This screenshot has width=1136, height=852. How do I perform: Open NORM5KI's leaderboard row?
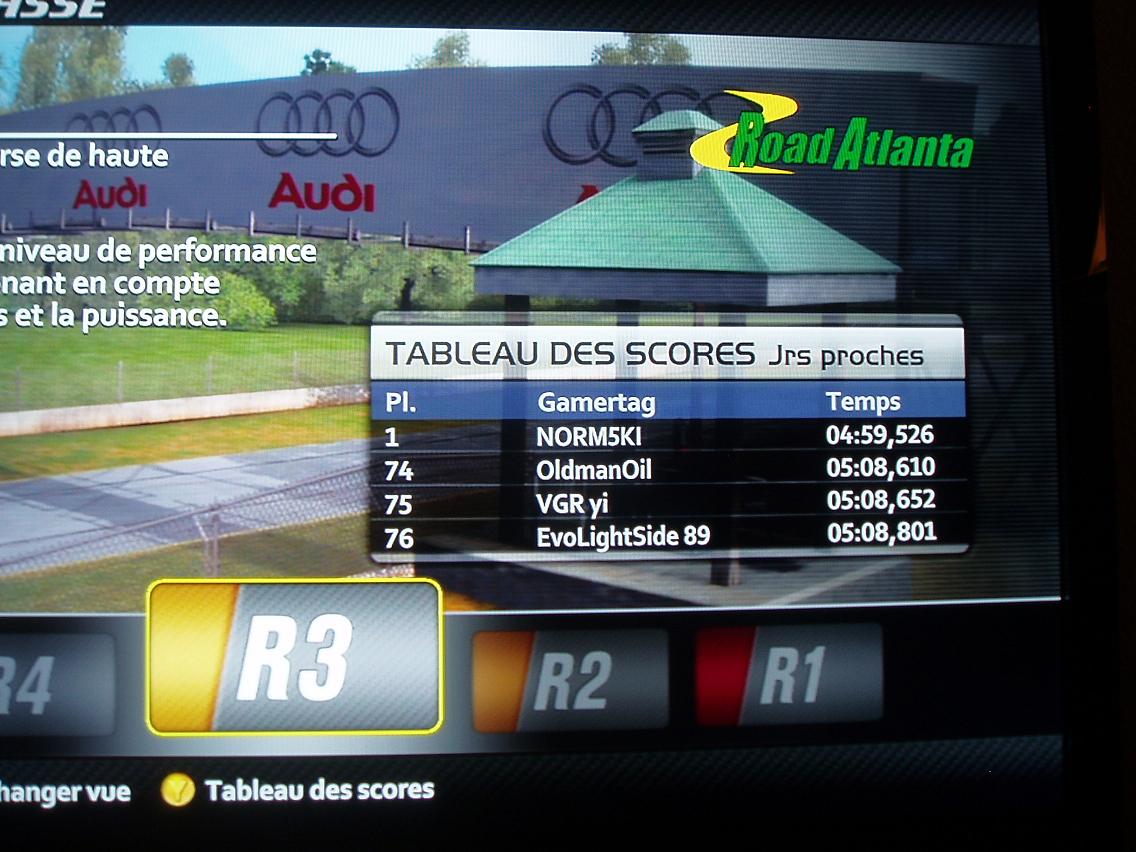[x=665, y=436]
